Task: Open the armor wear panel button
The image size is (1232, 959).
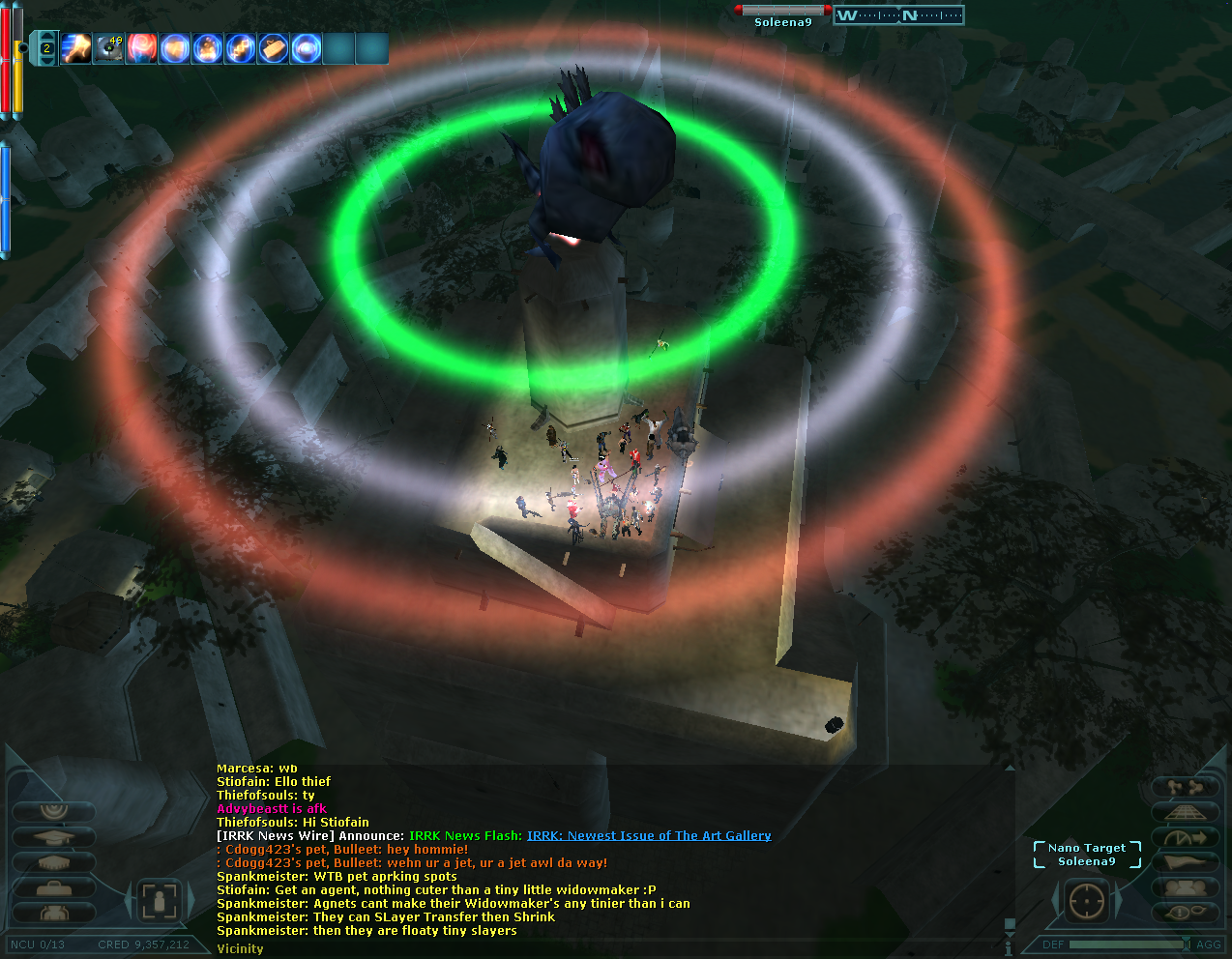Action: [54, 913]
